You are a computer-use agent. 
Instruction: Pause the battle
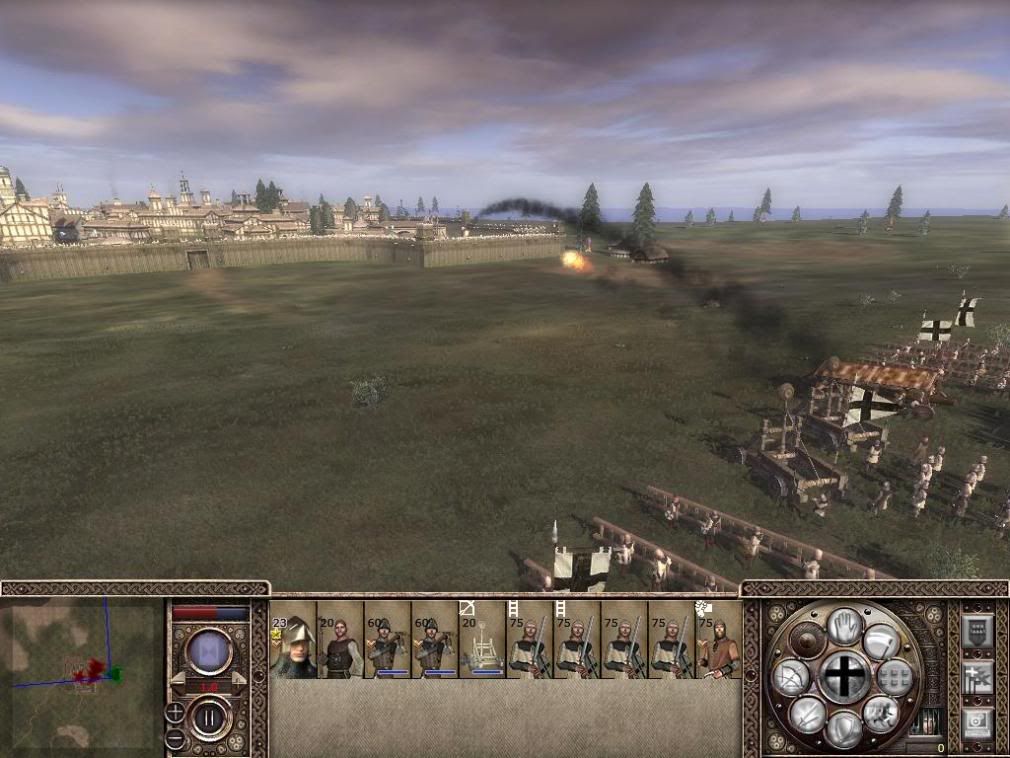pos(210,717)
